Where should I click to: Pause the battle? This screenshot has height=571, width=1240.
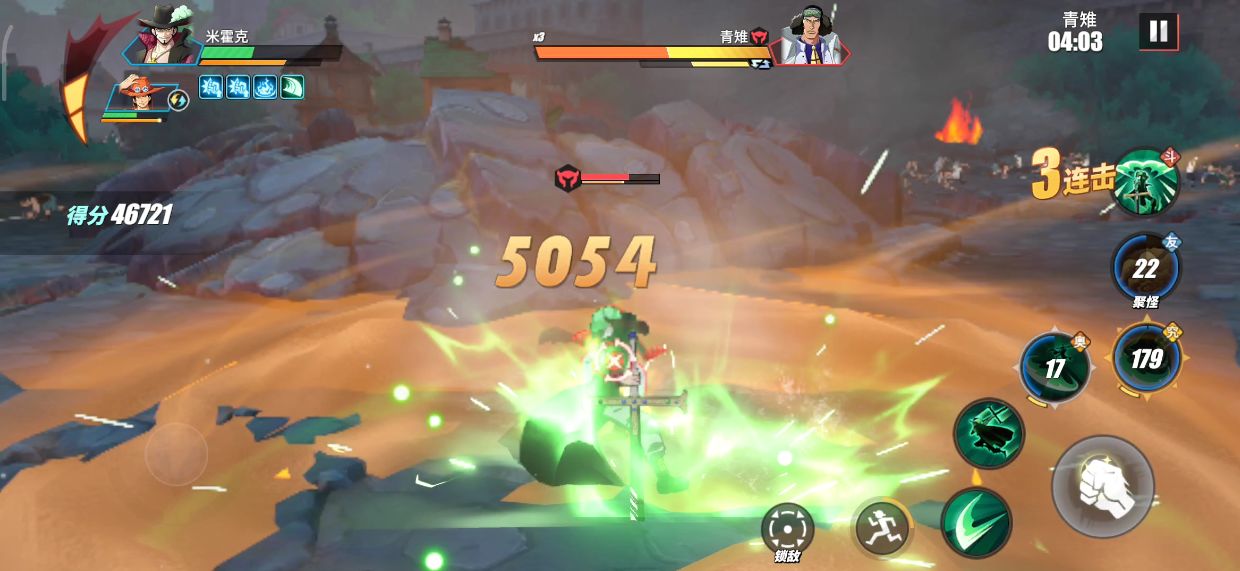pyautogui.click(x=1158, y=32)
